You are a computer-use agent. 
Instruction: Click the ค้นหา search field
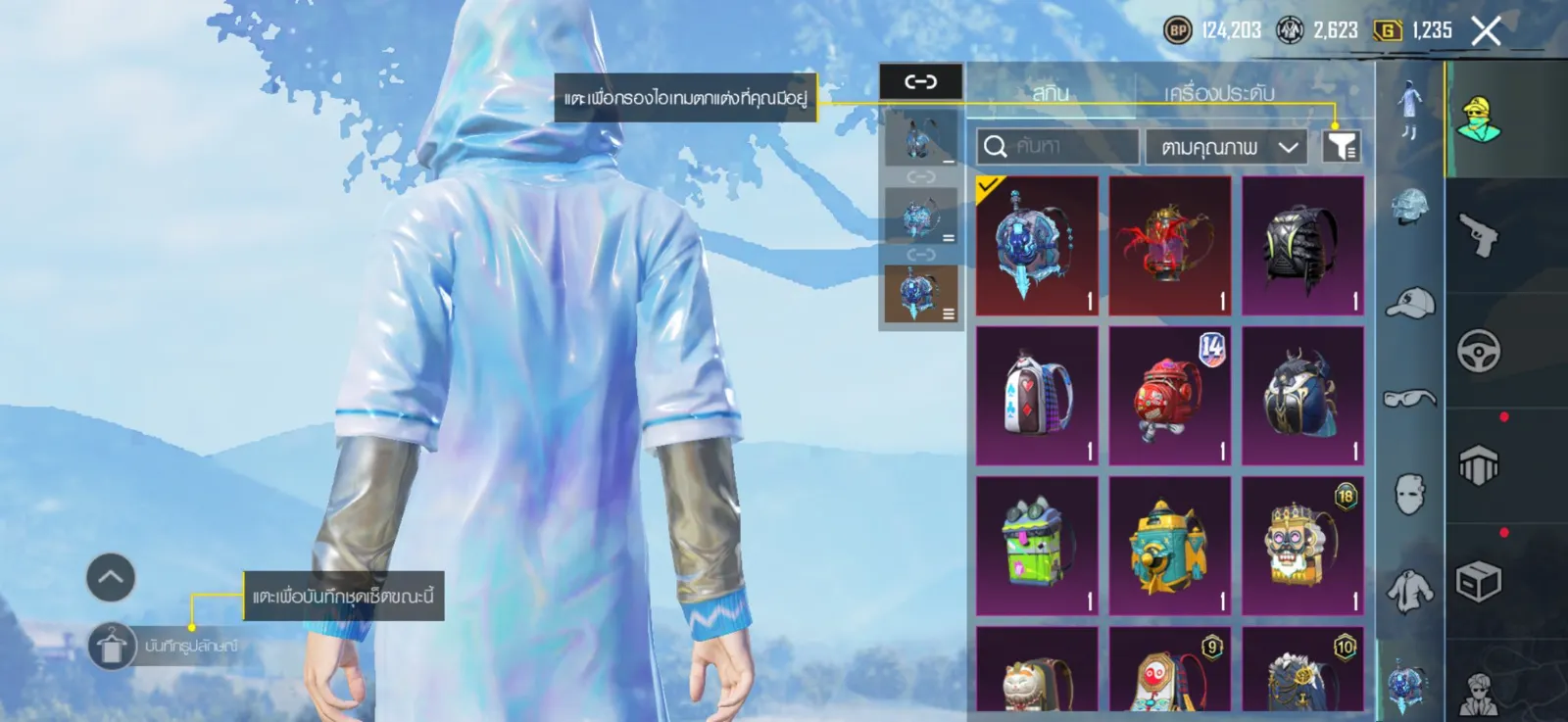tap(1058, 147)
